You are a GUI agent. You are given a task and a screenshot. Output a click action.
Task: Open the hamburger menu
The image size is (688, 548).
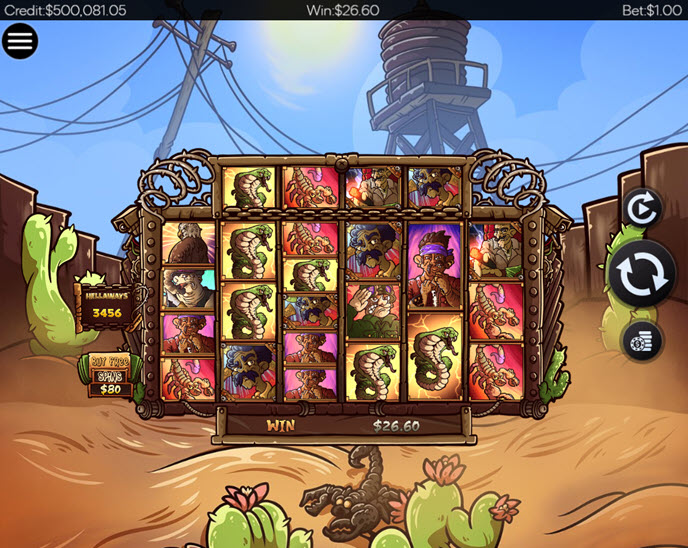tap(20, 41)
